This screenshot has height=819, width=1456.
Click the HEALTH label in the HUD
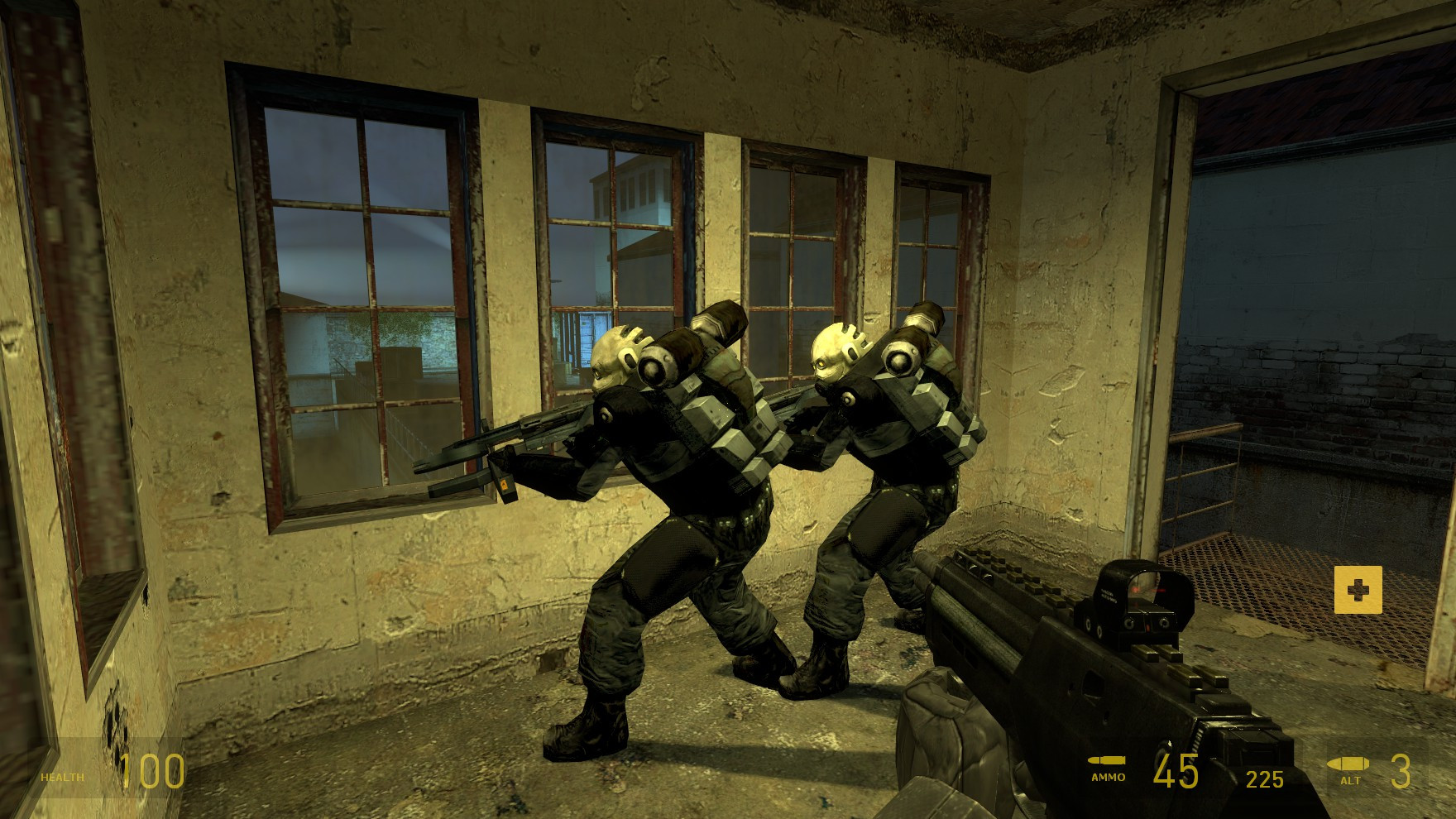[60, 776]
